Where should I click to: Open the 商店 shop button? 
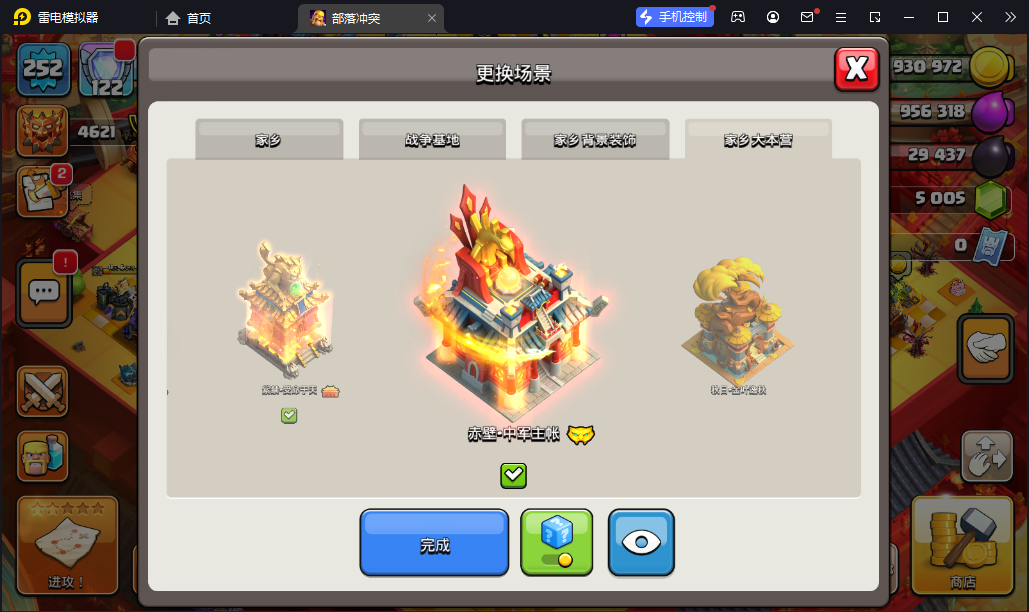click(x=963, y=545)
